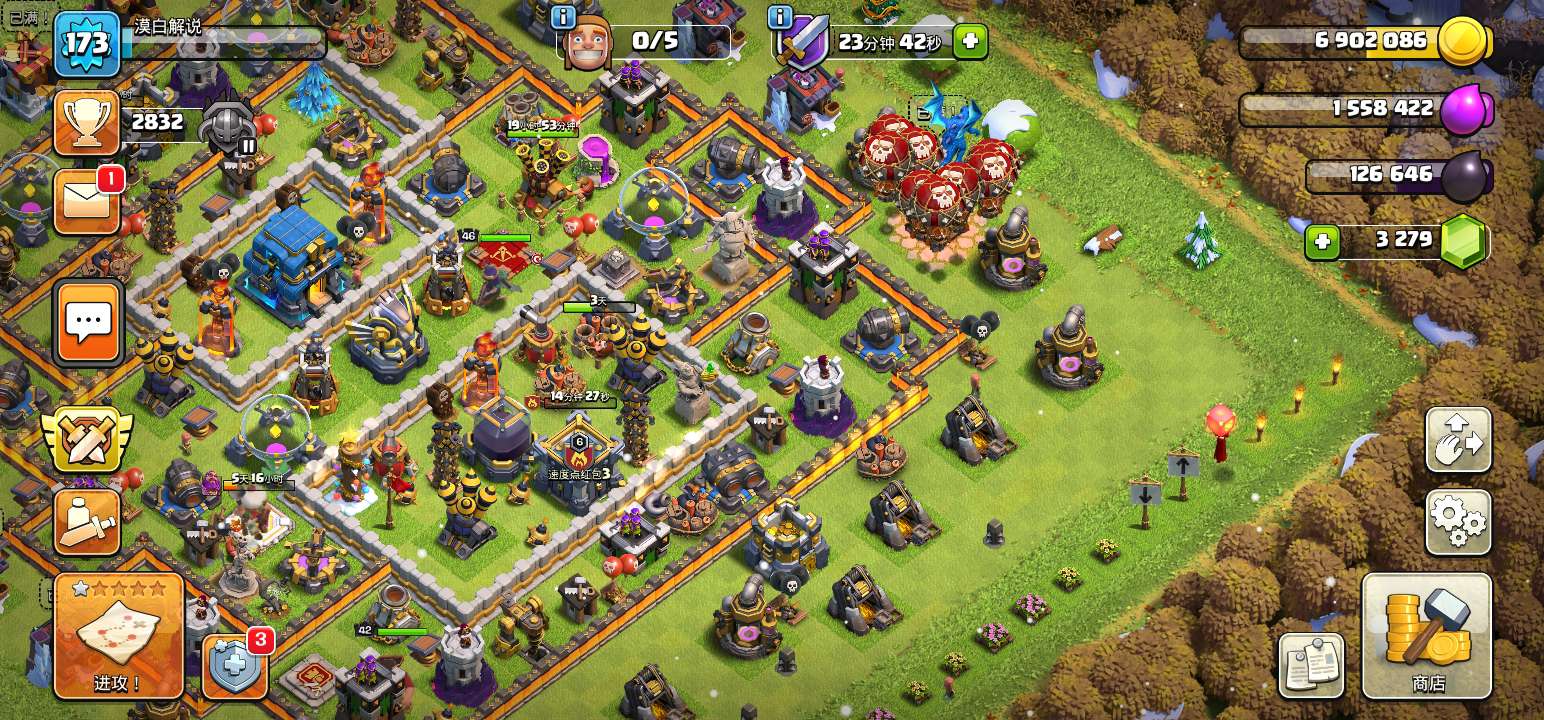Open the army training sword button

pos(87,521)
